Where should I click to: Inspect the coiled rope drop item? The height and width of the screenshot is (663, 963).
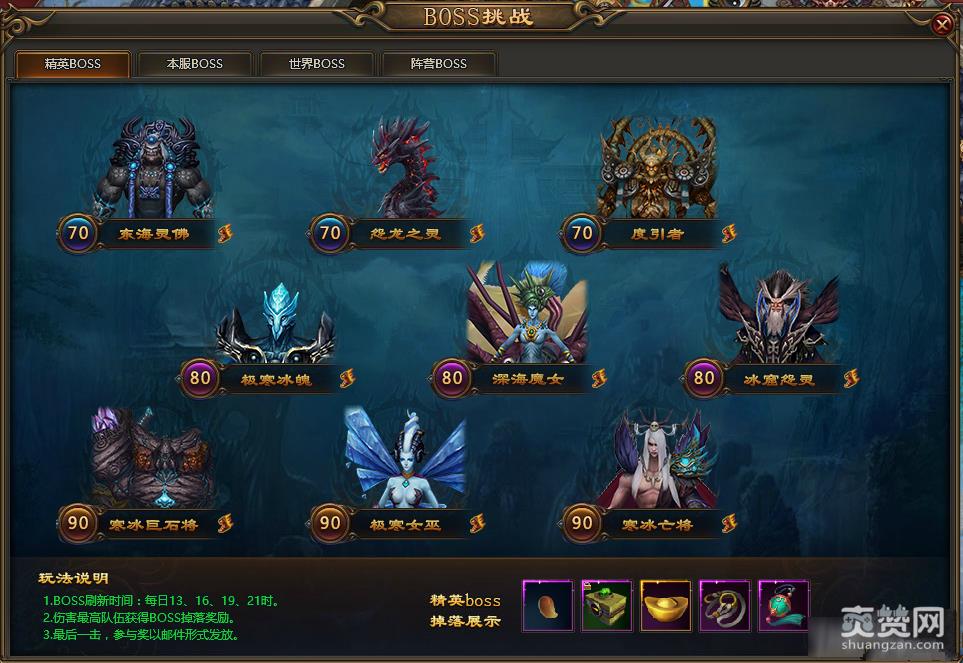(725, 606)
